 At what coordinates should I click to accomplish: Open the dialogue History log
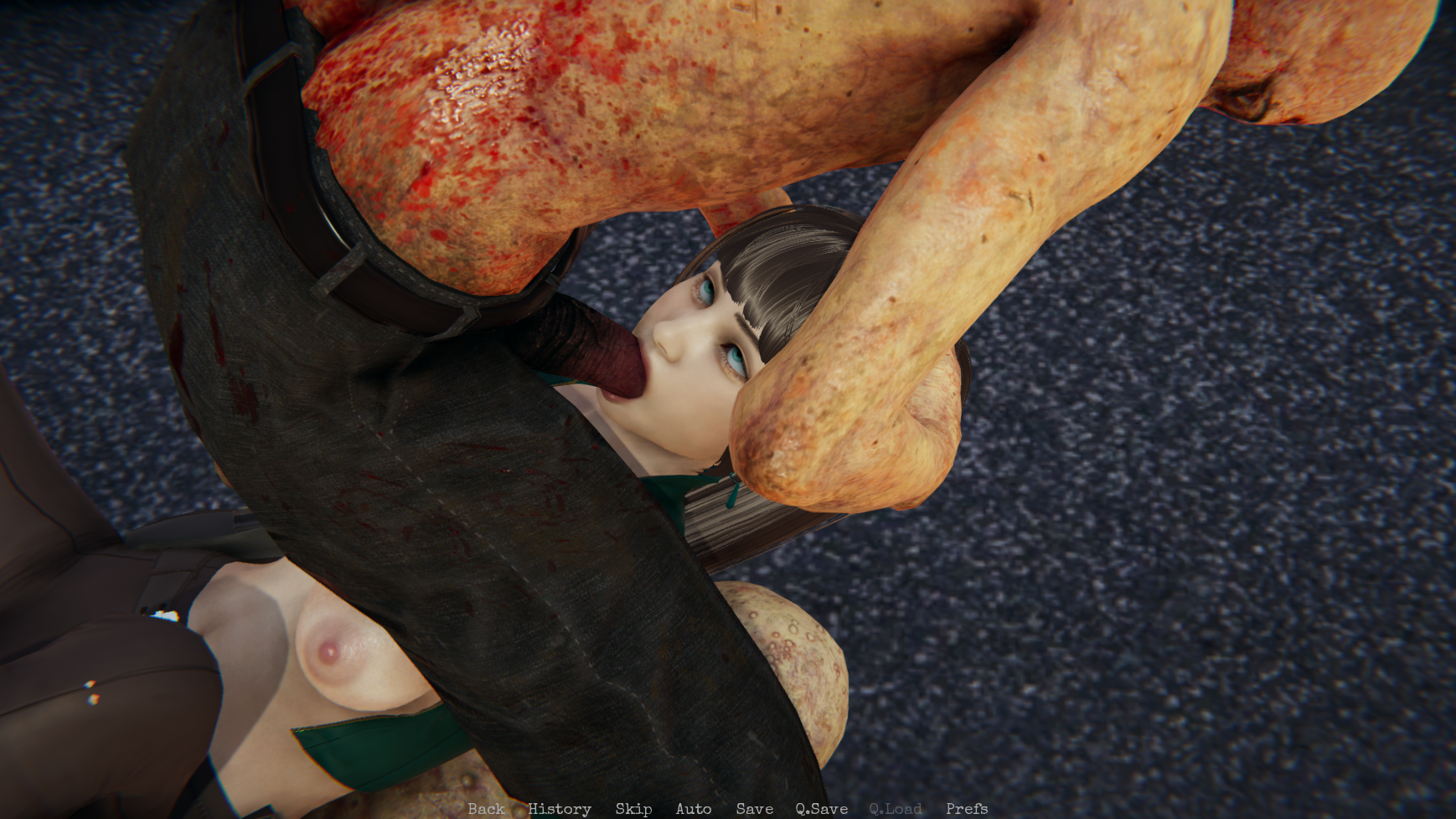click(x=560, y=808)
